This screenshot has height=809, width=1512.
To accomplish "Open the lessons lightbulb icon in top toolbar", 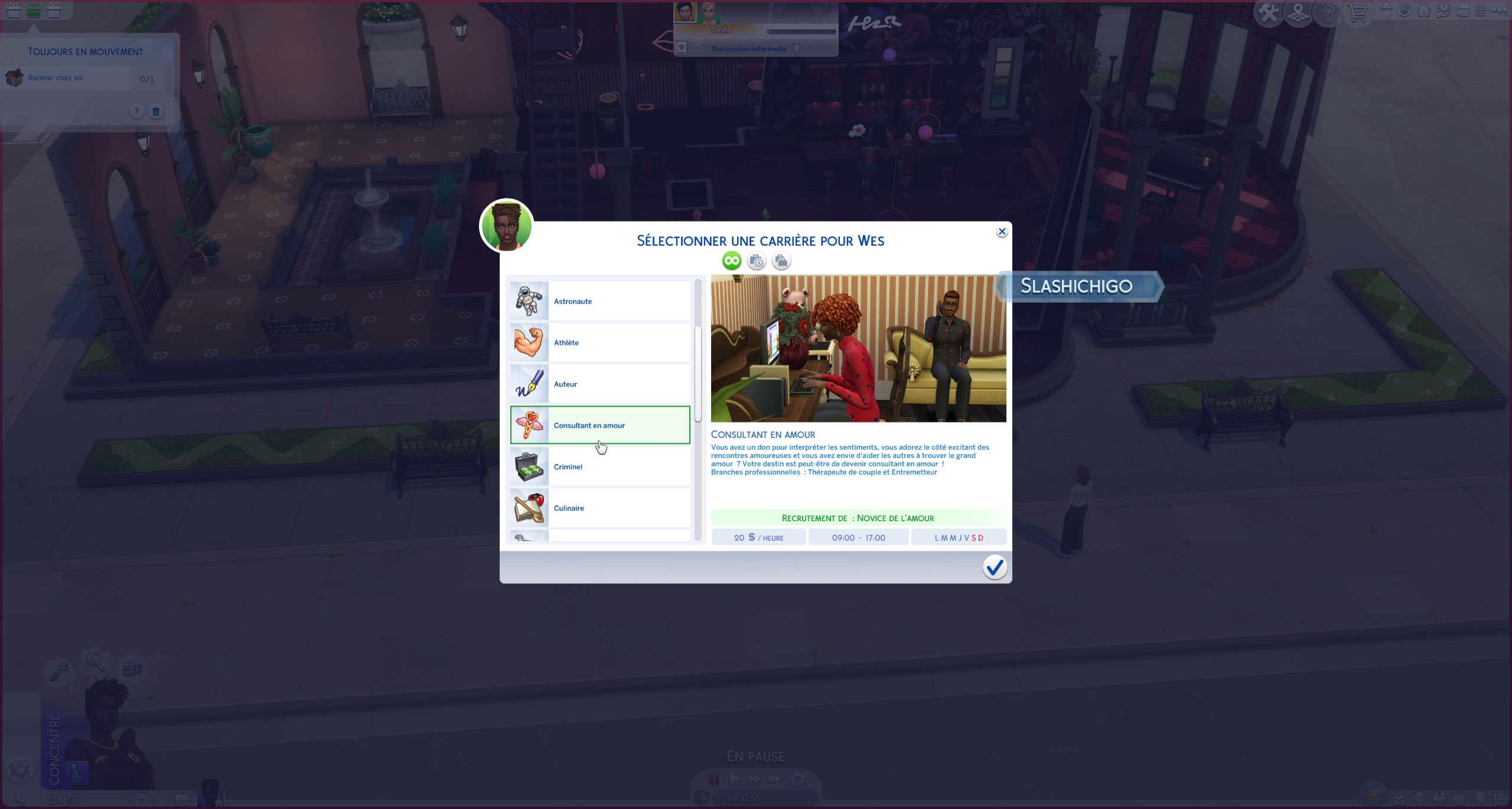I will point(1329,12).
